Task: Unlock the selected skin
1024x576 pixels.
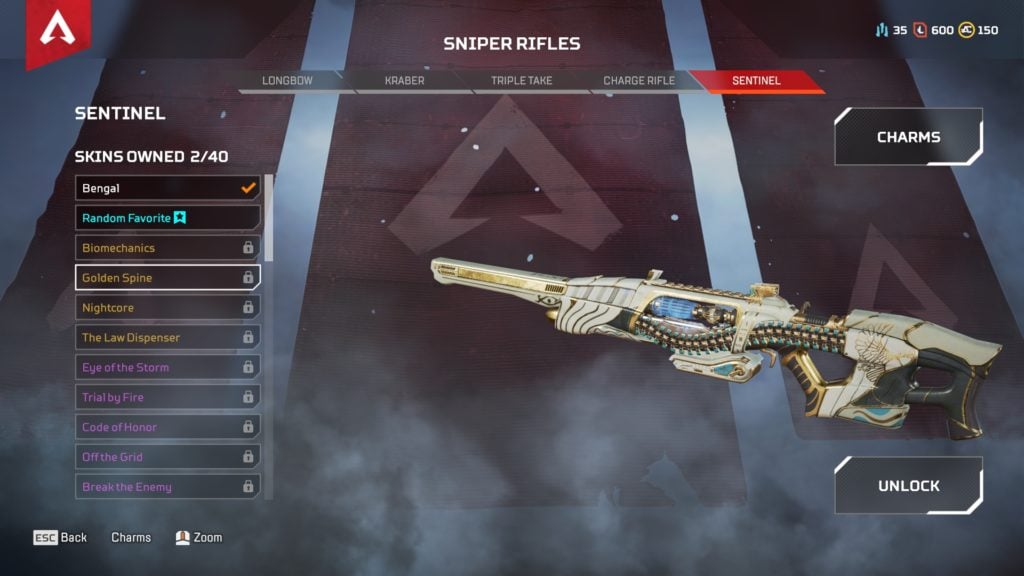Action: click(x=908, y=486)
